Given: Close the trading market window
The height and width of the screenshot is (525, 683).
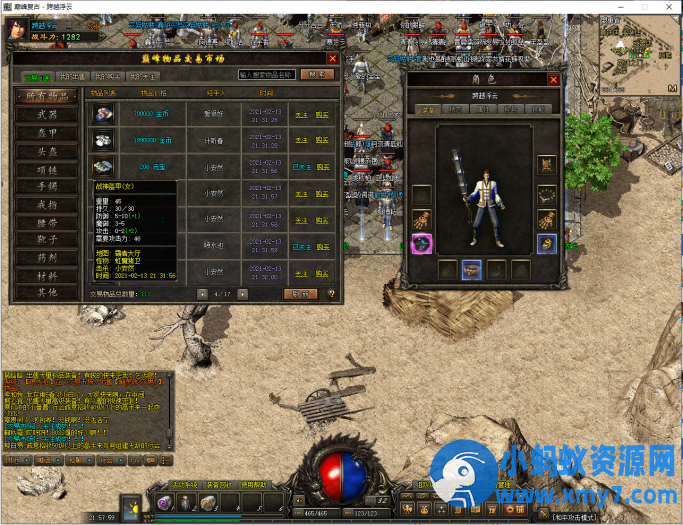Looking at the screenshot, I should click(333, 58).
